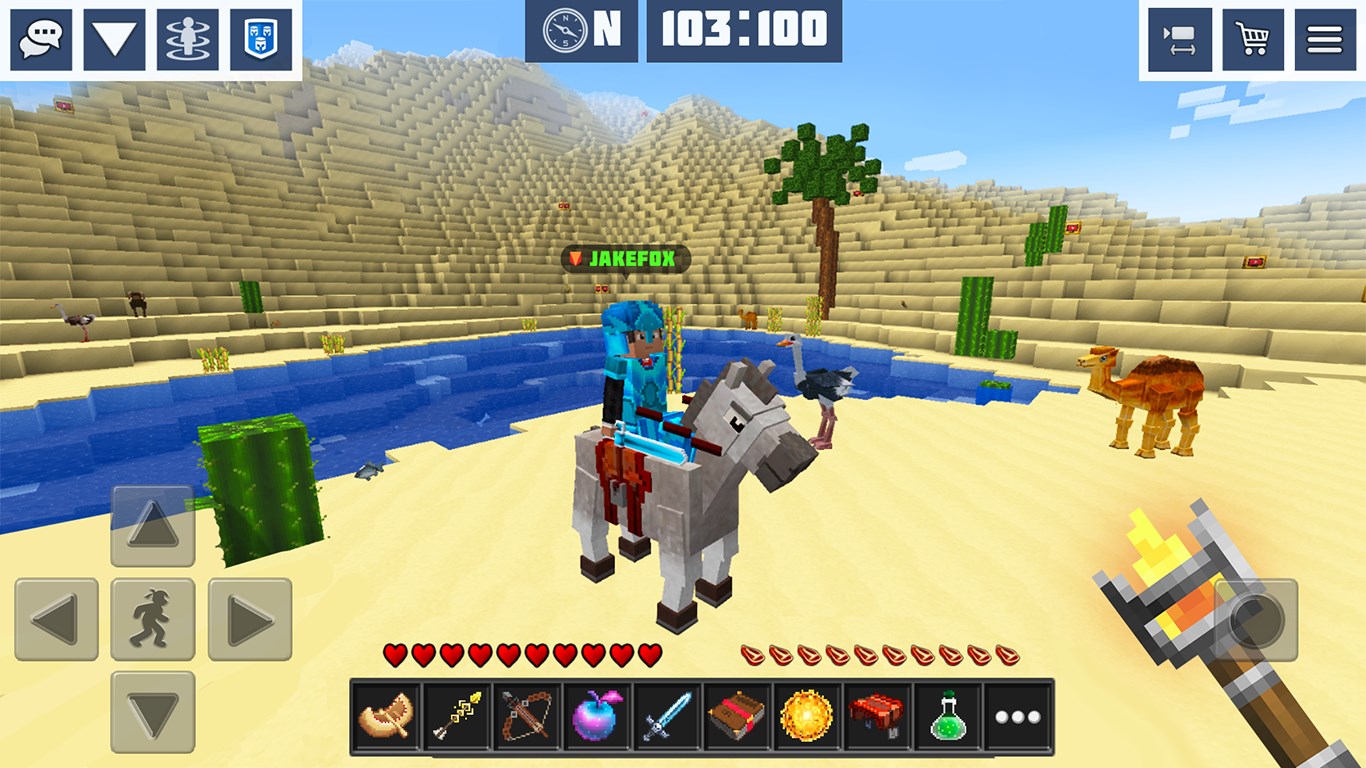Open character skin customization
This screenshot has width=1366, height=768.
[x=186, y=40]
